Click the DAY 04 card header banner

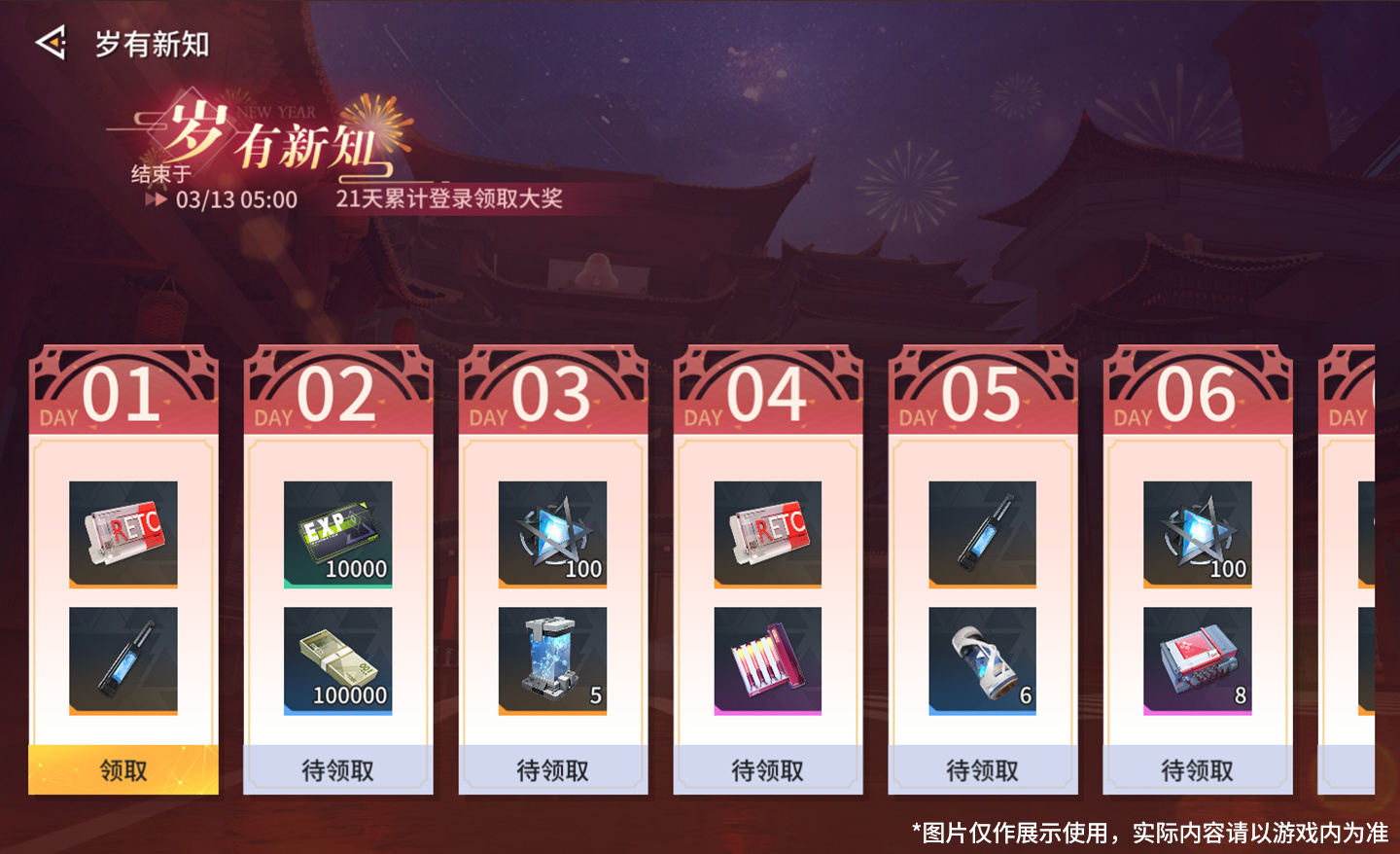(767, 389)
